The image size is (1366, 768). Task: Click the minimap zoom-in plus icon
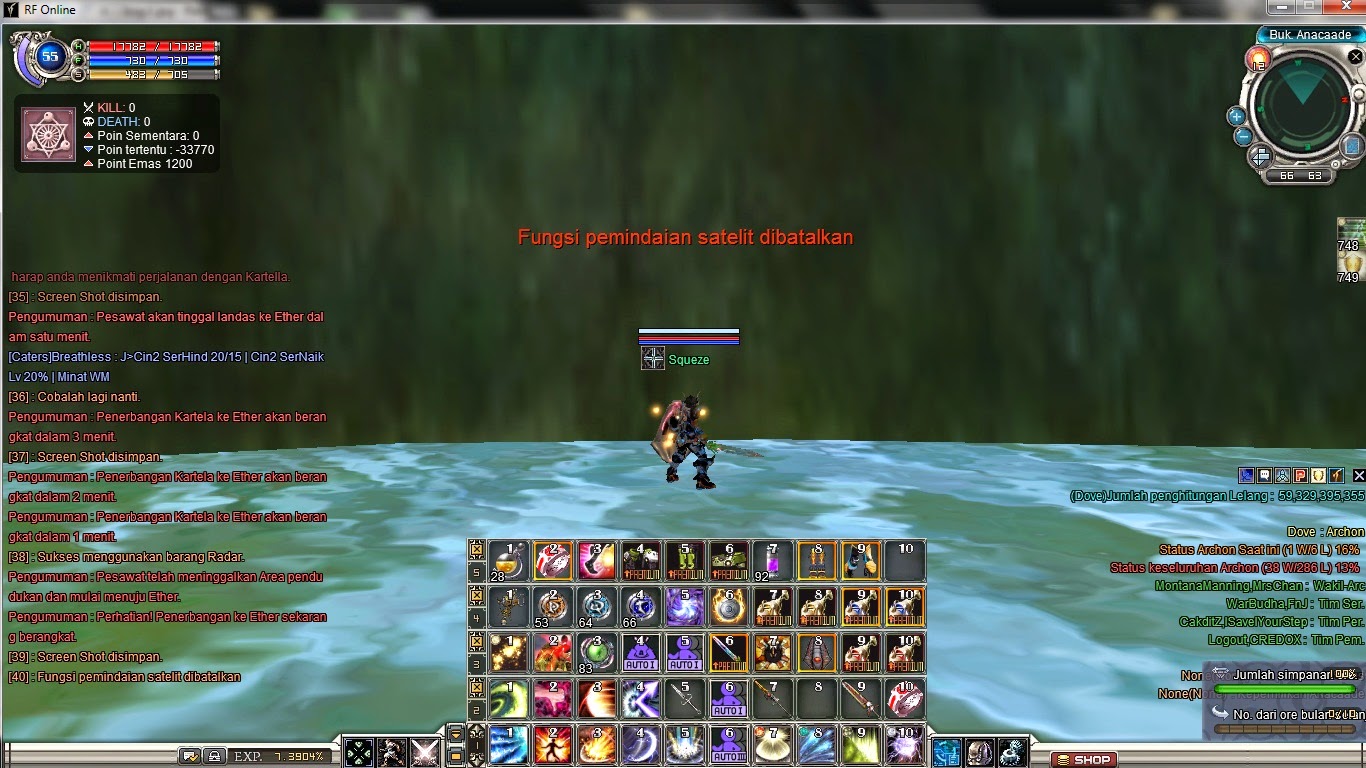tap(1238, 116)
